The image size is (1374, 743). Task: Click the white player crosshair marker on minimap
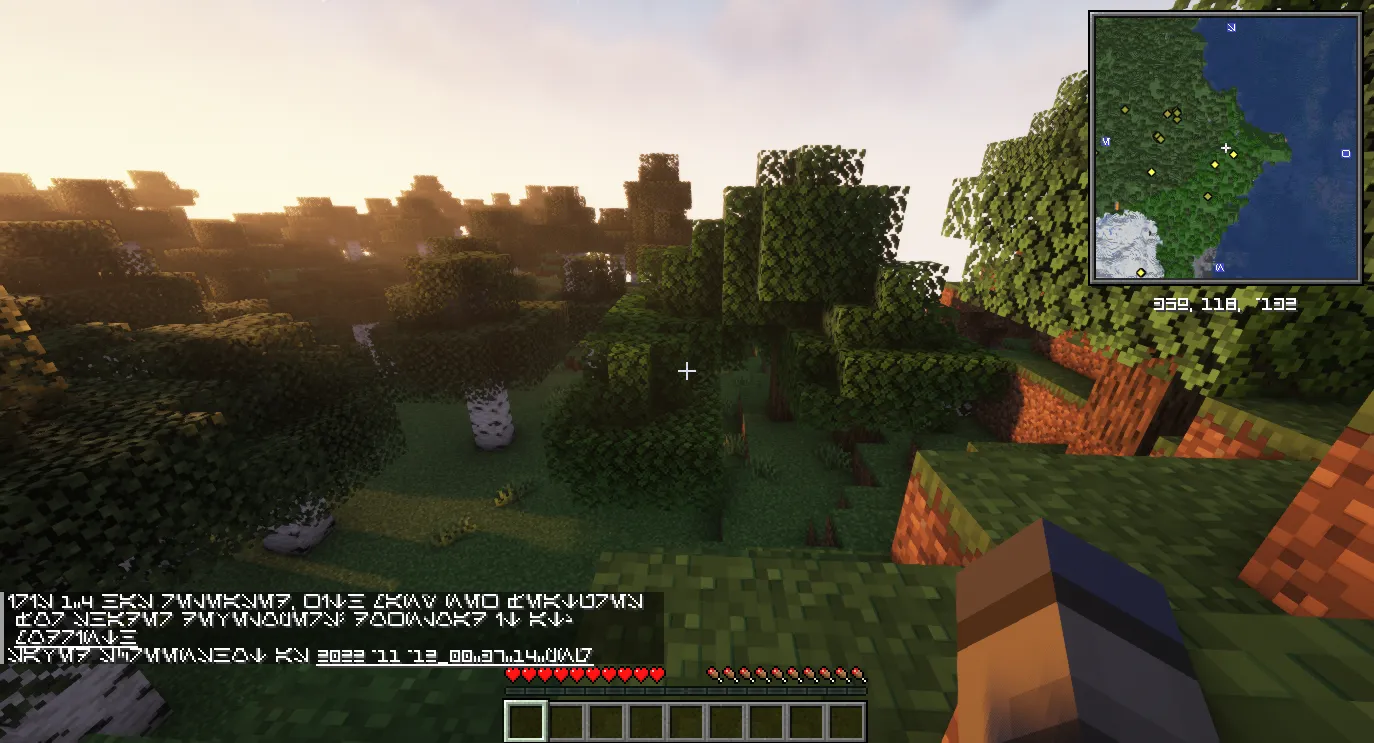tap(1226, 147)
